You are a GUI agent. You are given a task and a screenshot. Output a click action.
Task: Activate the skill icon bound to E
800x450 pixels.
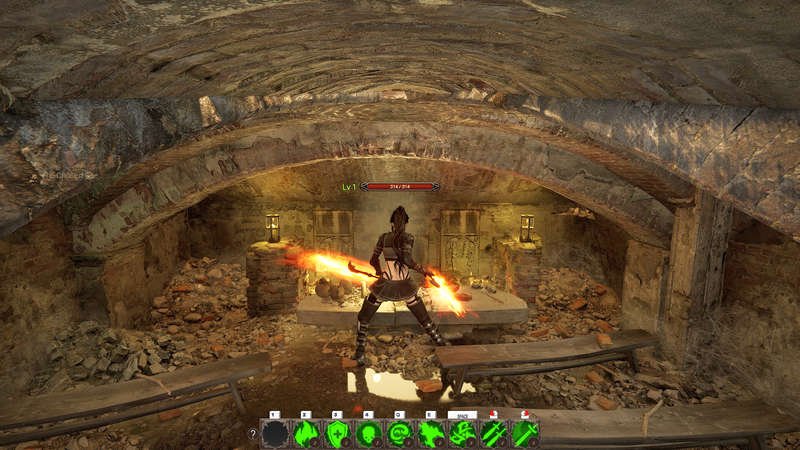tap(431, 434)
